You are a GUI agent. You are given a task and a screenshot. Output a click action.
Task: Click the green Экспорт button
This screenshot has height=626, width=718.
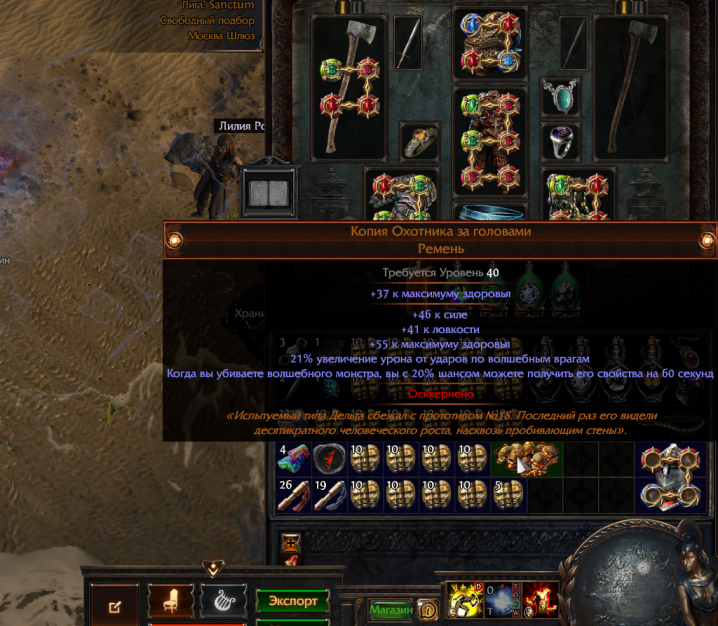point(292,601)
